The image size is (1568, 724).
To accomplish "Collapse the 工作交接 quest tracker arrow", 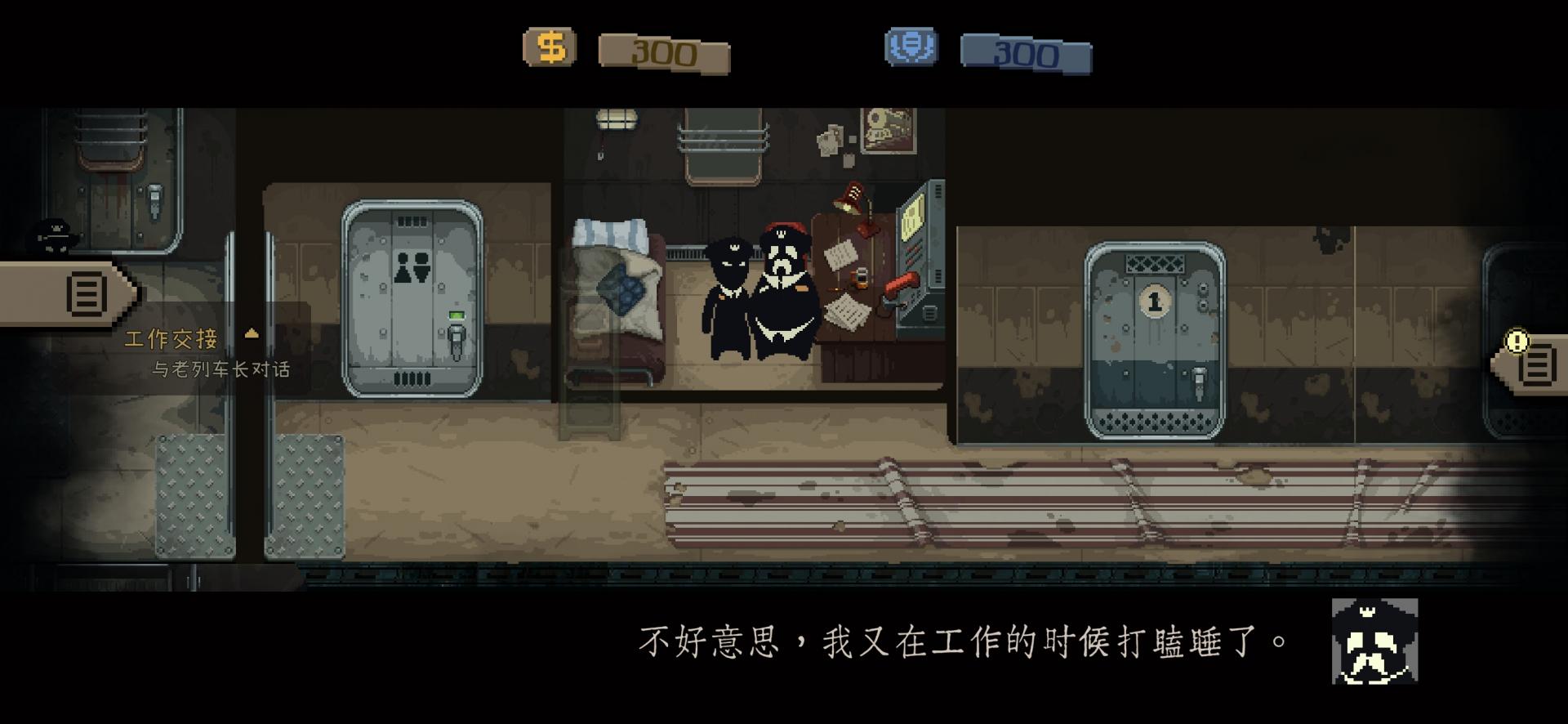I will (x=252, y=333).
